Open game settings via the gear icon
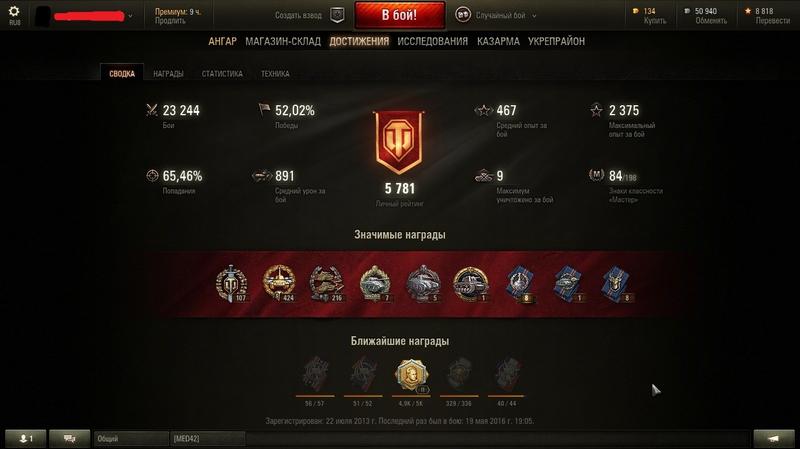This screenshot has height=449, width=800. (x=14, y=11)
